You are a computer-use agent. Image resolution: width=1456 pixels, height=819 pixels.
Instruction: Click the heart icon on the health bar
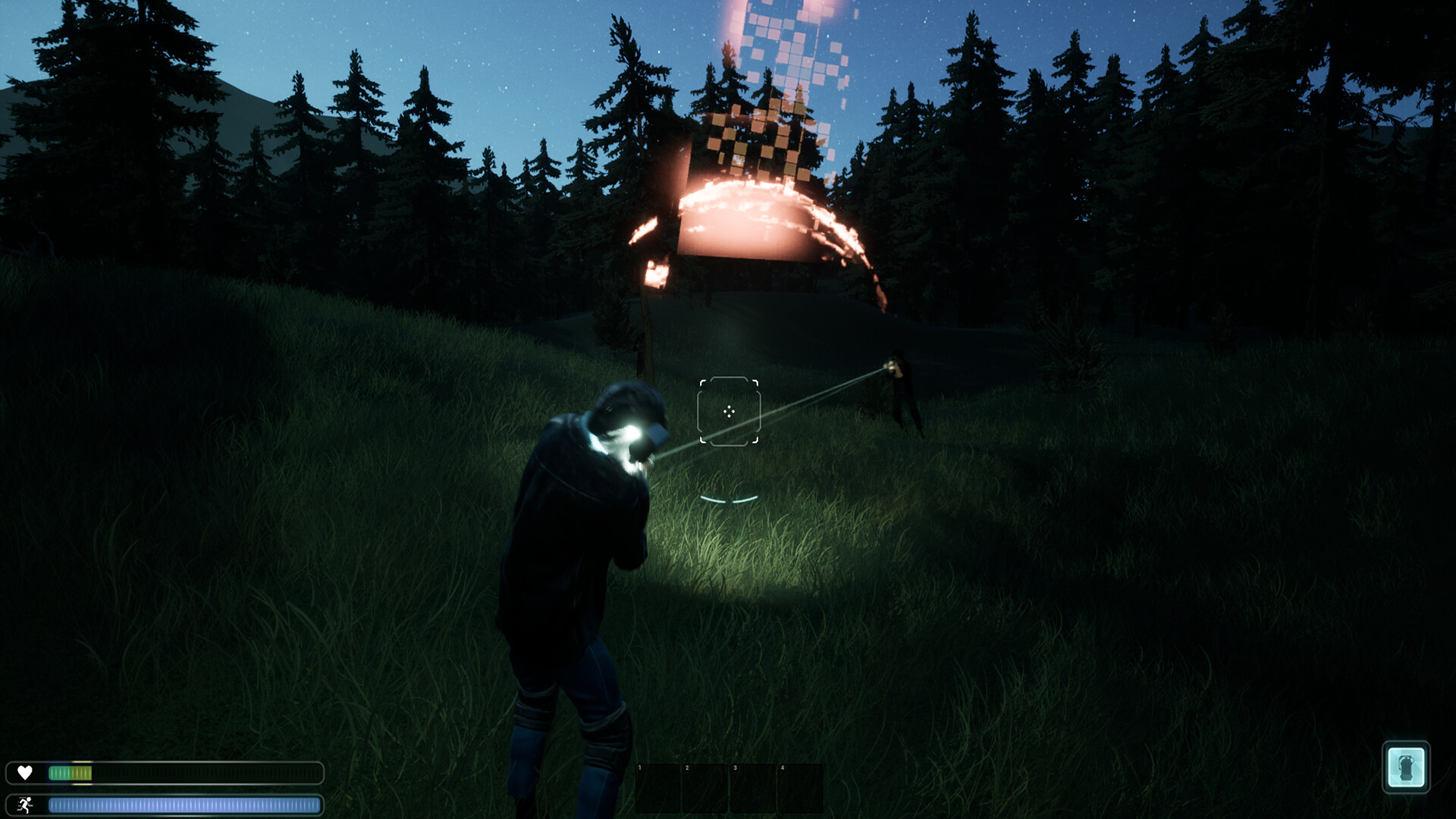[x=25, y=773]
